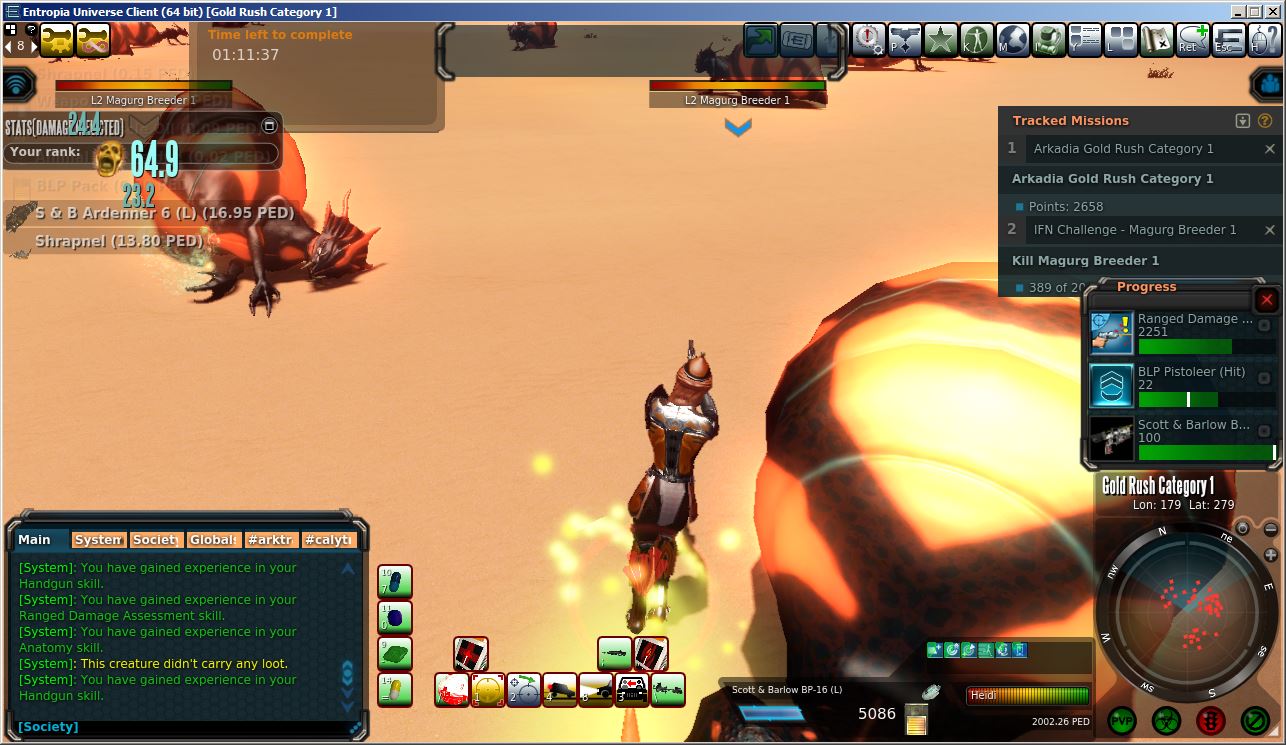
Task: Open the star icon in top toolbar
Action: 940,40
